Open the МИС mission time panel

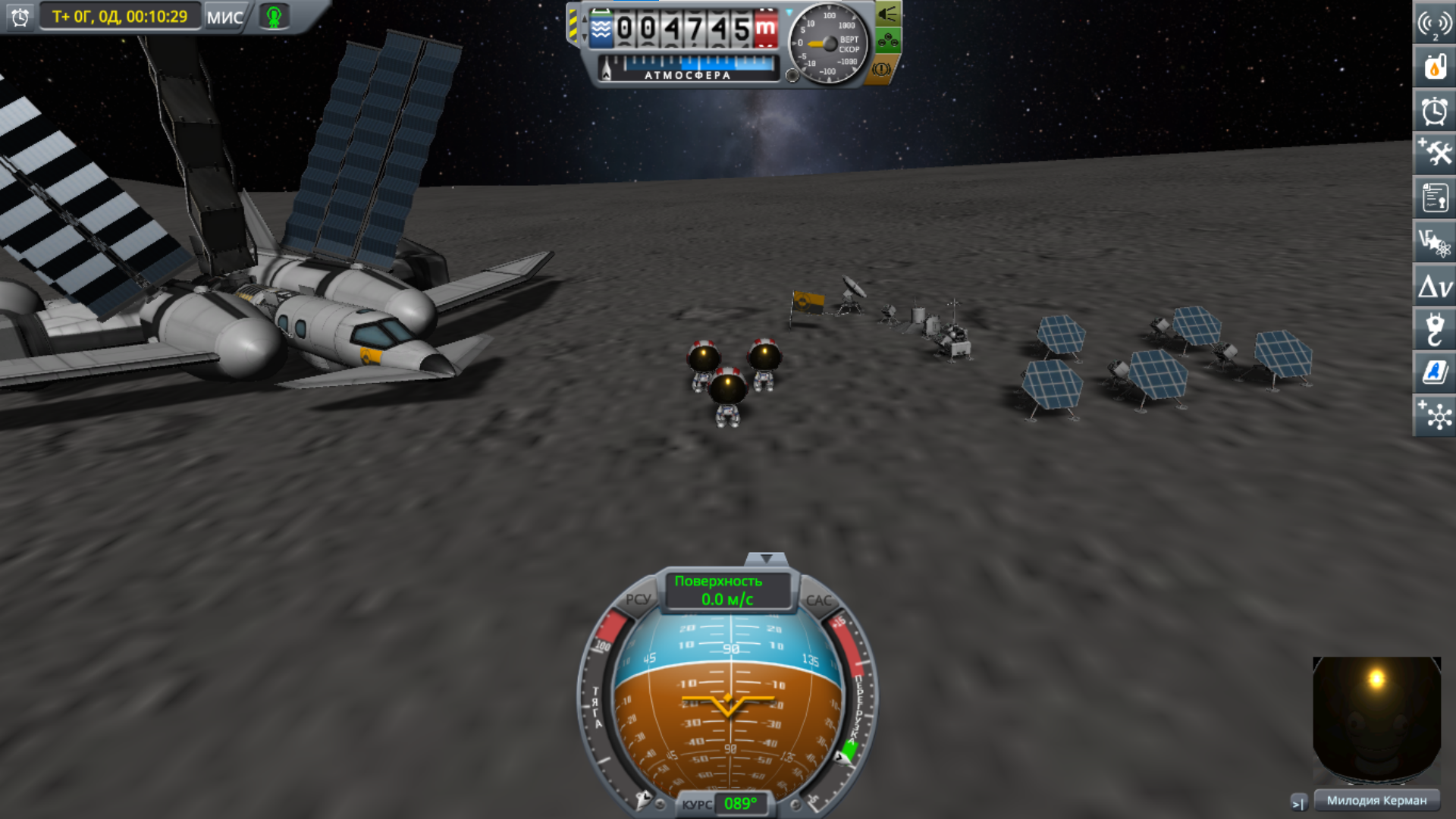pyautogui.click(x=224, y=17)
